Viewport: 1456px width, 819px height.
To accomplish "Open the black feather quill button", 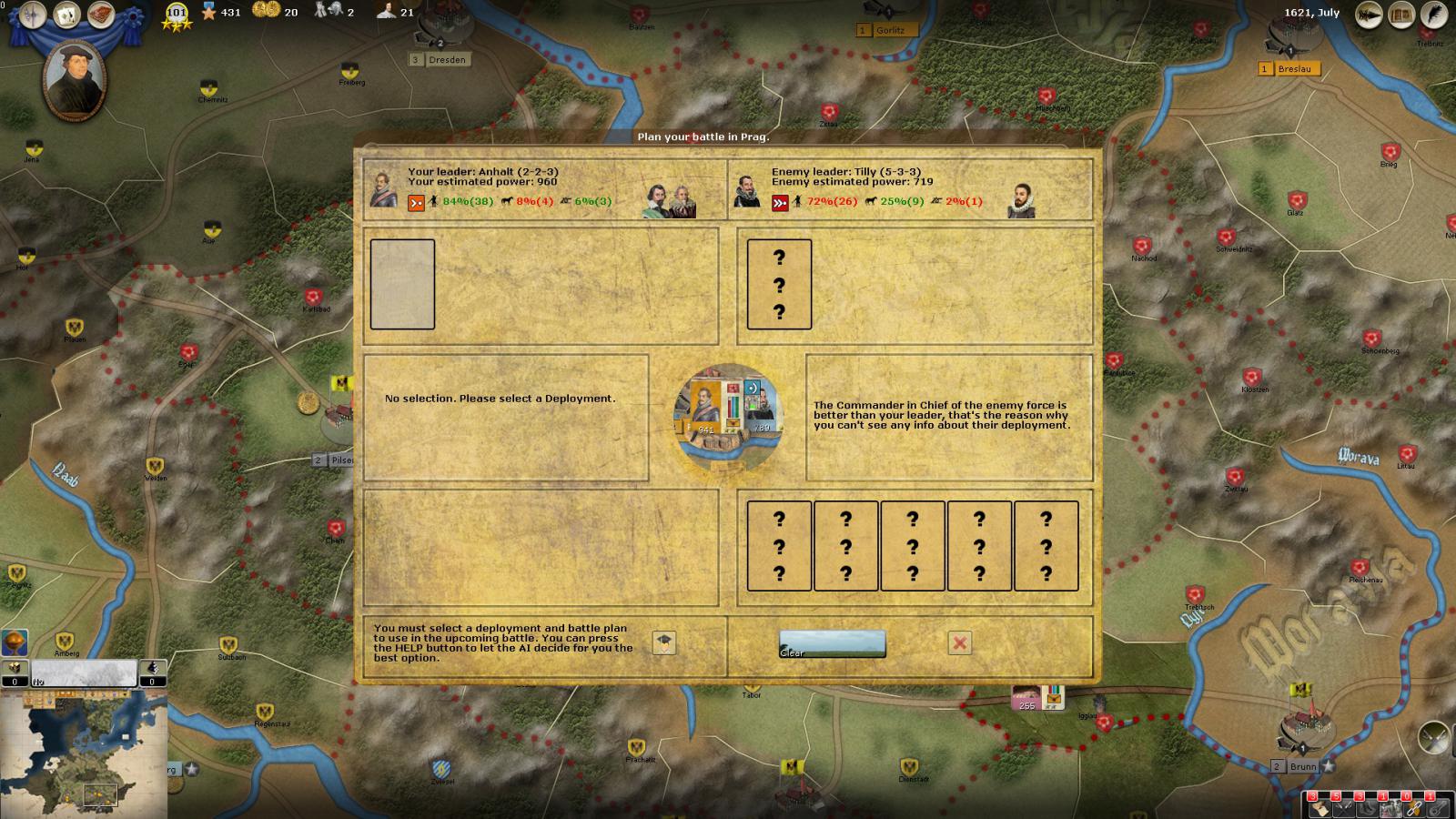I will coord(1435,15).
